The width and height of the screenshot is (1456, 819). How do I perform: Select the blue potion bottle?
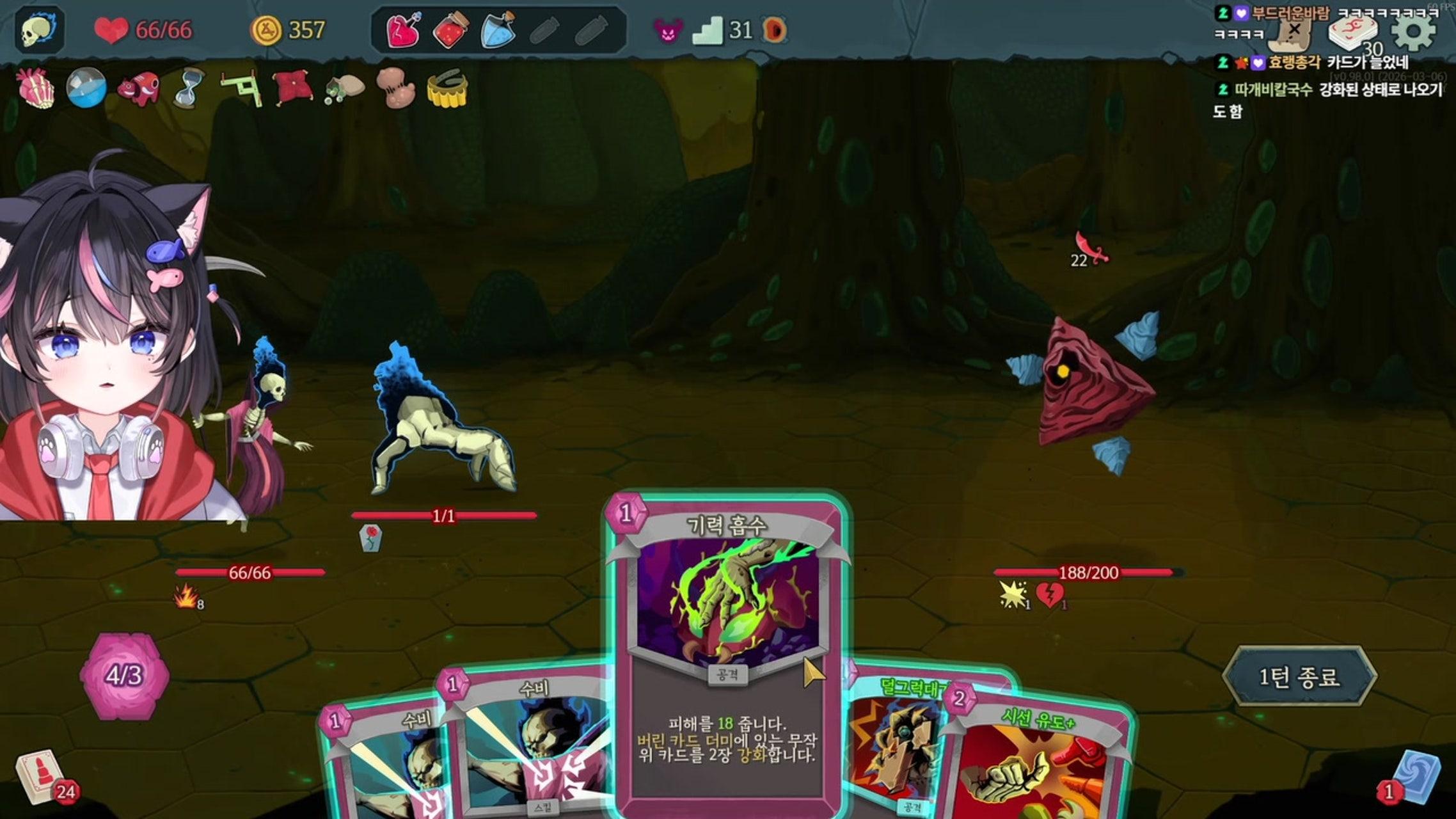click(x=498, y=30)
